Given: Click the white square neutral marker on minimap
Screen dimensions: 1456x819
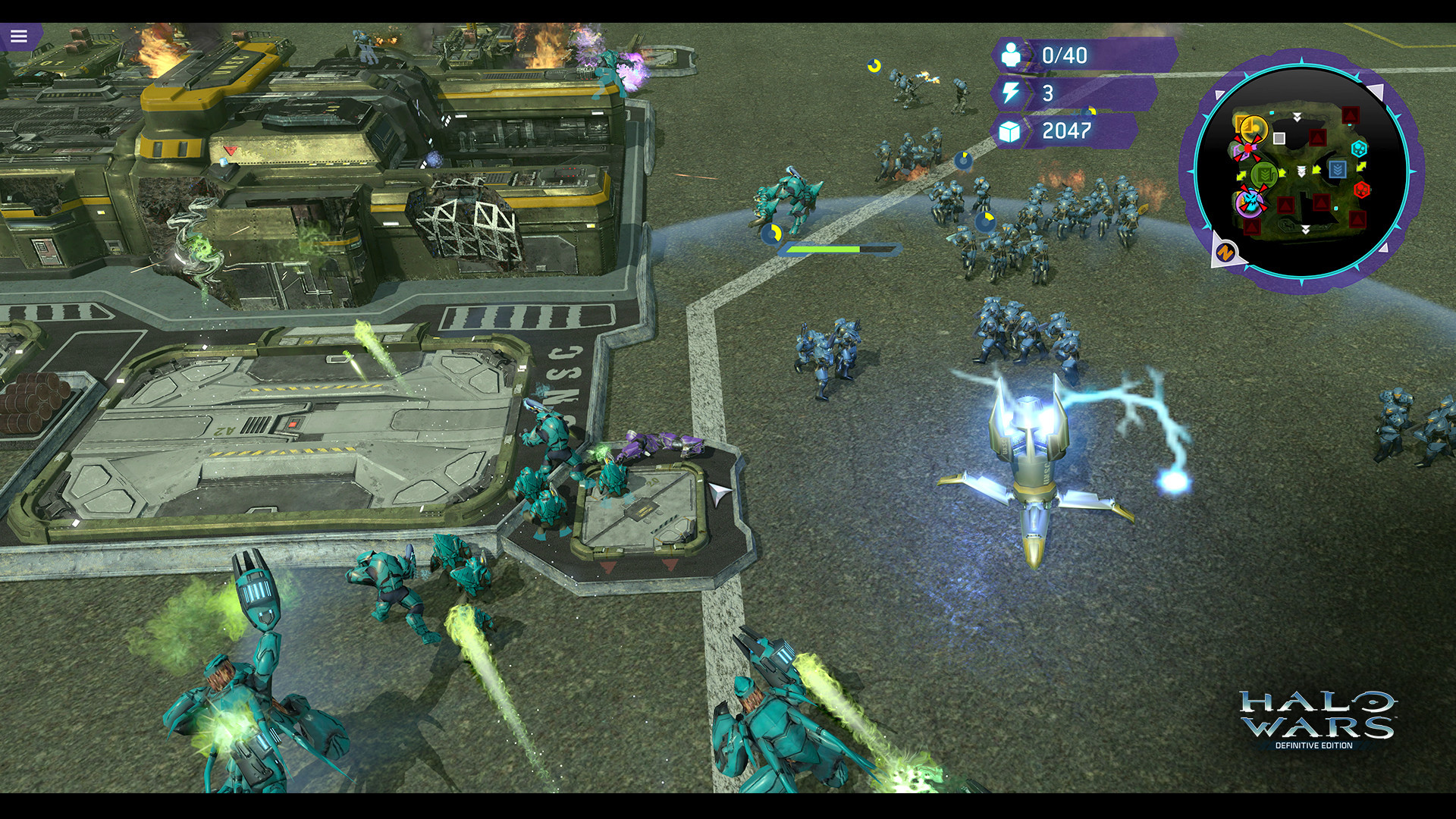Looking at the screenshot, I should point(1279,138).
